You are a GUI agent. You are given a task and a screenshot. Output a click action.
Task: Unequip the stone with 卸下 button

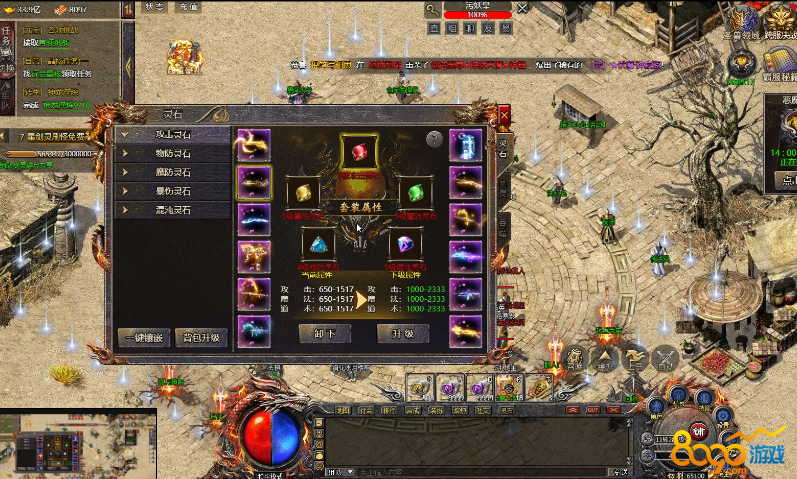click(x=325, y=334)
